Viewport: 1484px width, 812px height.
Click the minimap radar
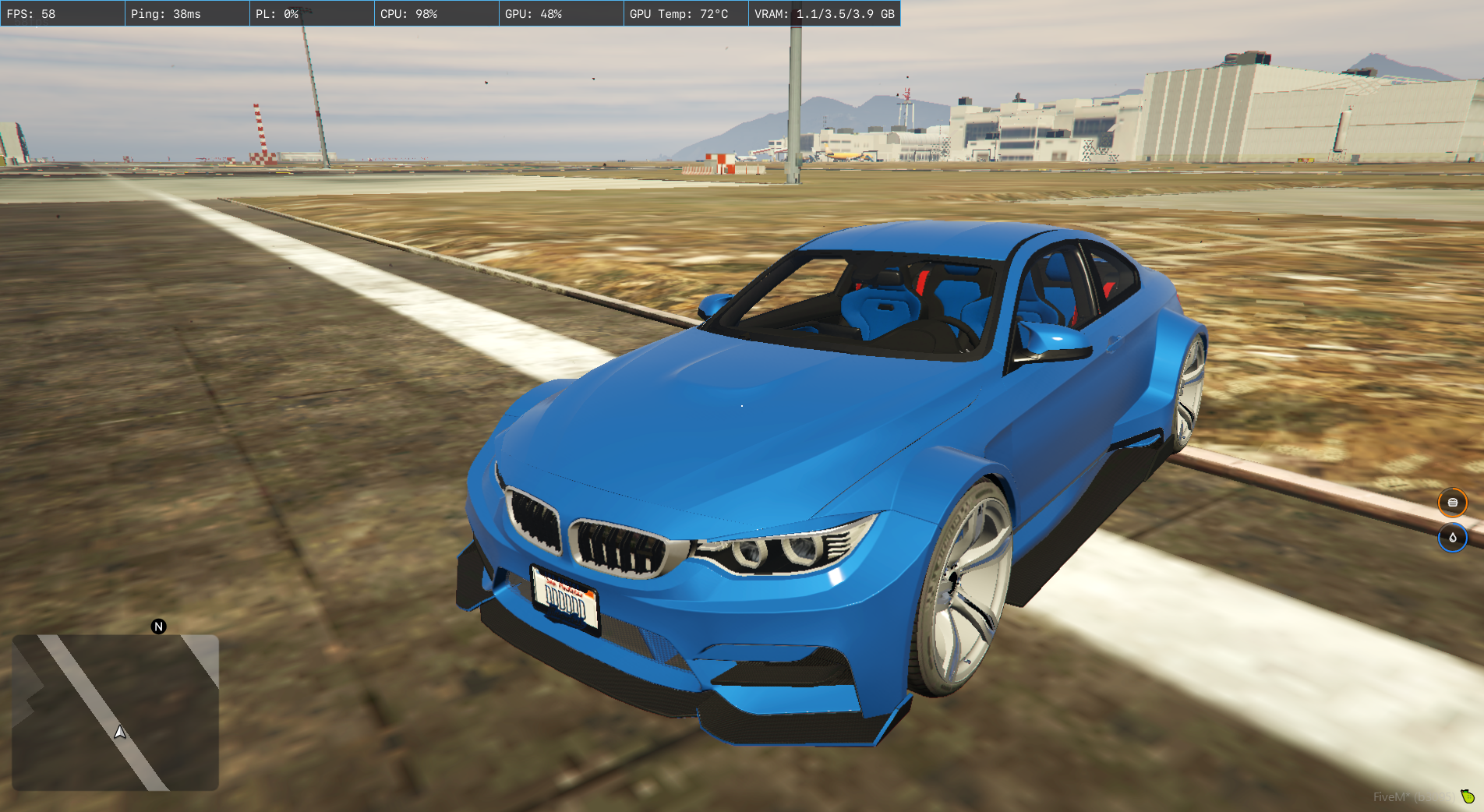click(115, 712)
